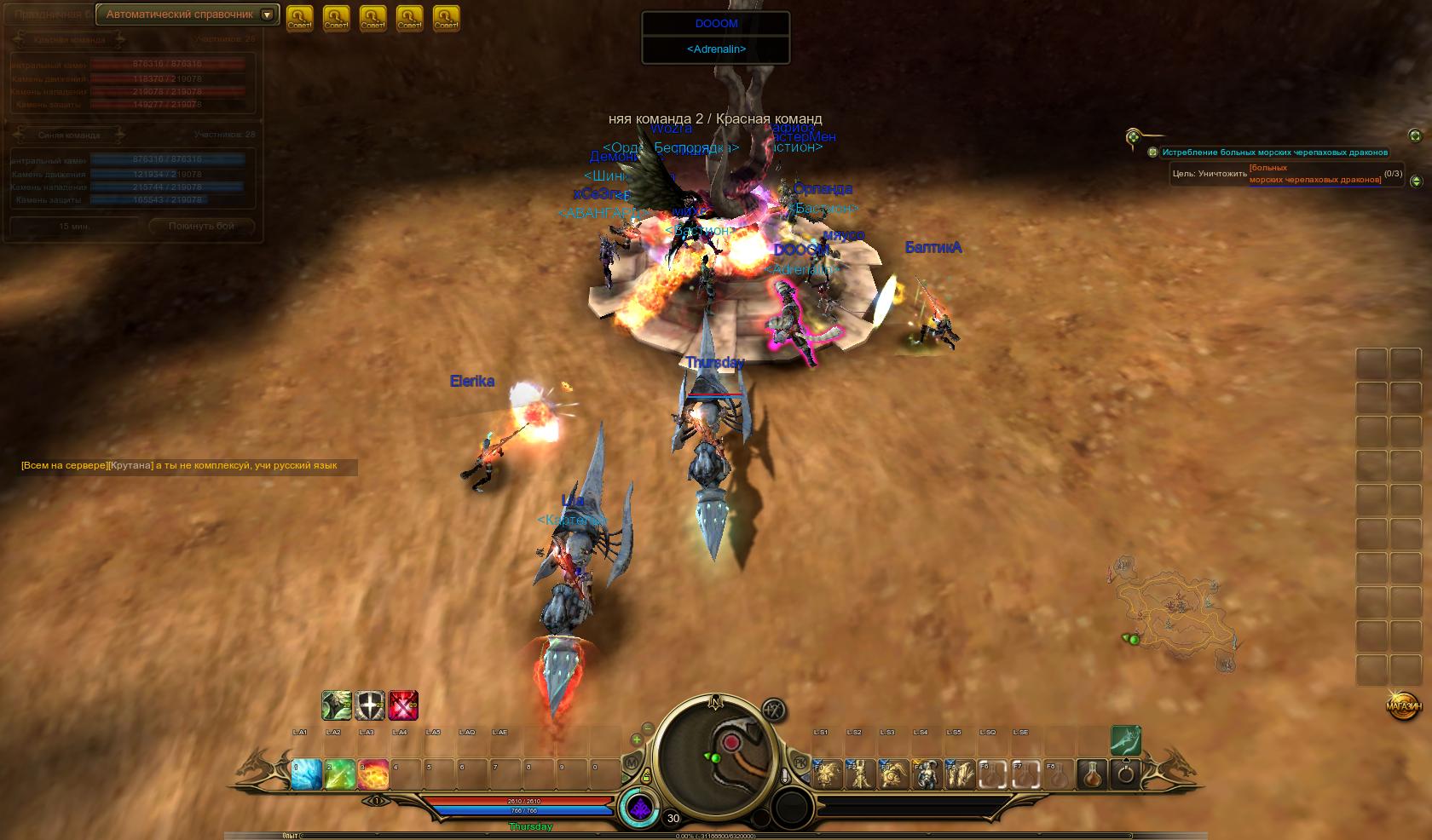Screen dimensions: 1432x840
Task: Use the green slash skill in slot 2
Action: coord(340,774)
